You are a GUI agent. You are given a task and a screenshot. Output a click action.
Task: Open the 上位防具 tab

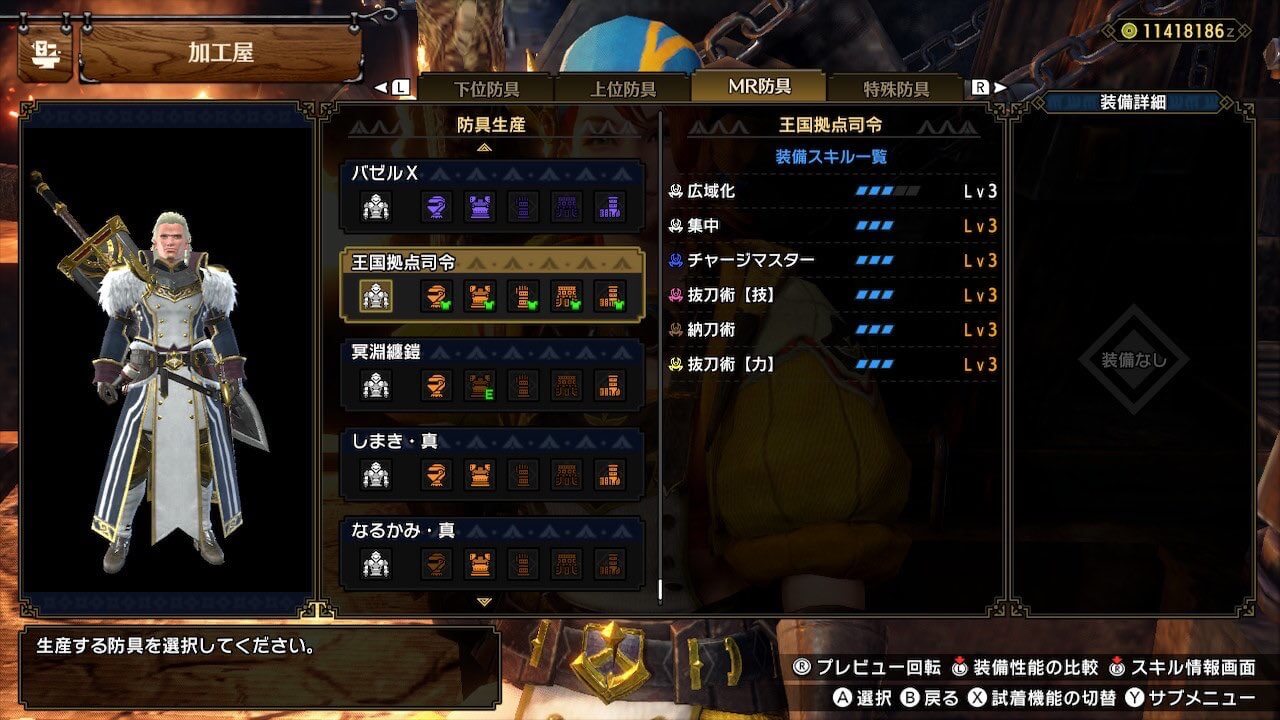point(623,88)
